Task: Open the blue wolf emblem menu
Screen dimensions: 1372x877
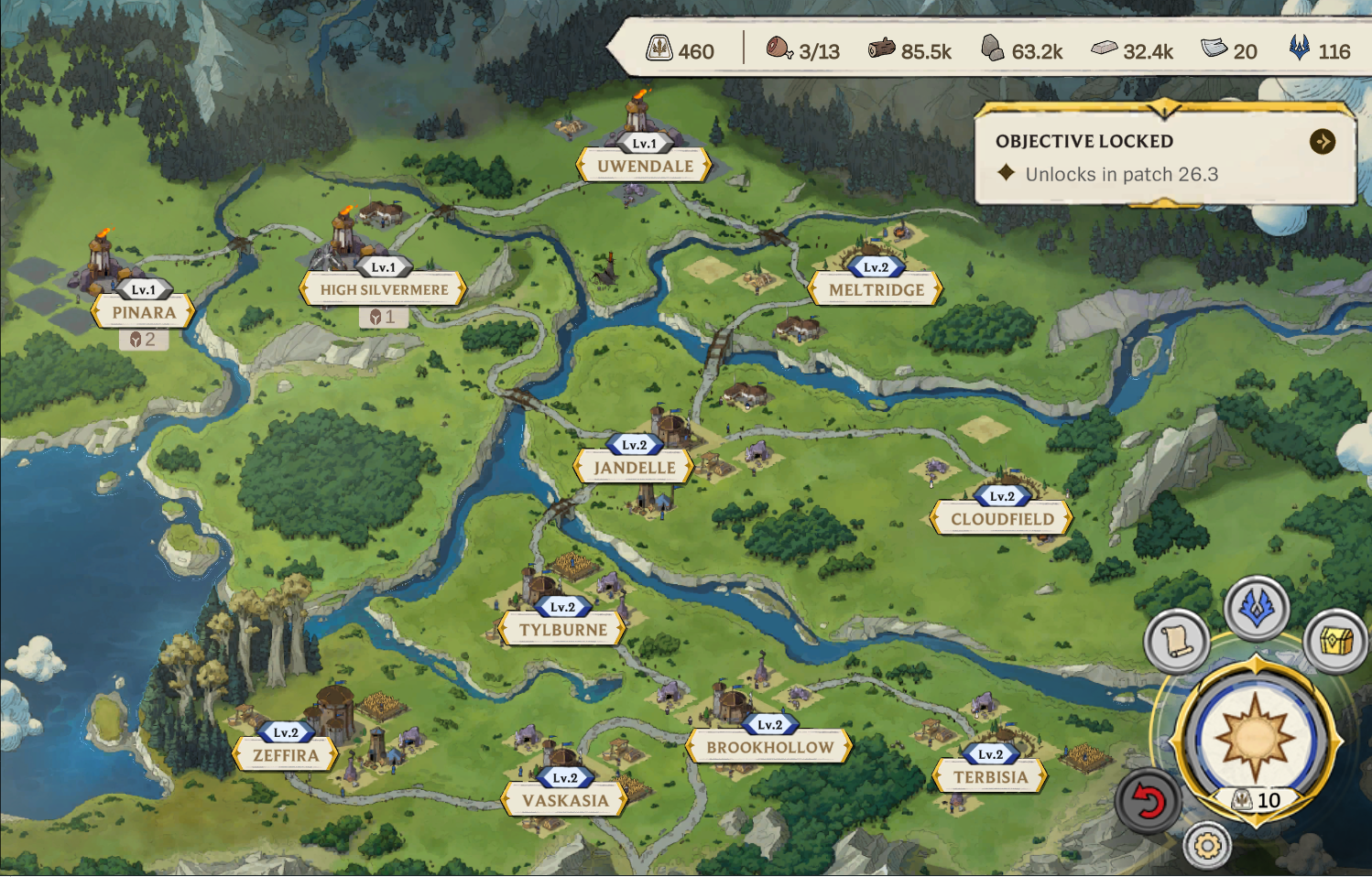Action: point(1257,608)
